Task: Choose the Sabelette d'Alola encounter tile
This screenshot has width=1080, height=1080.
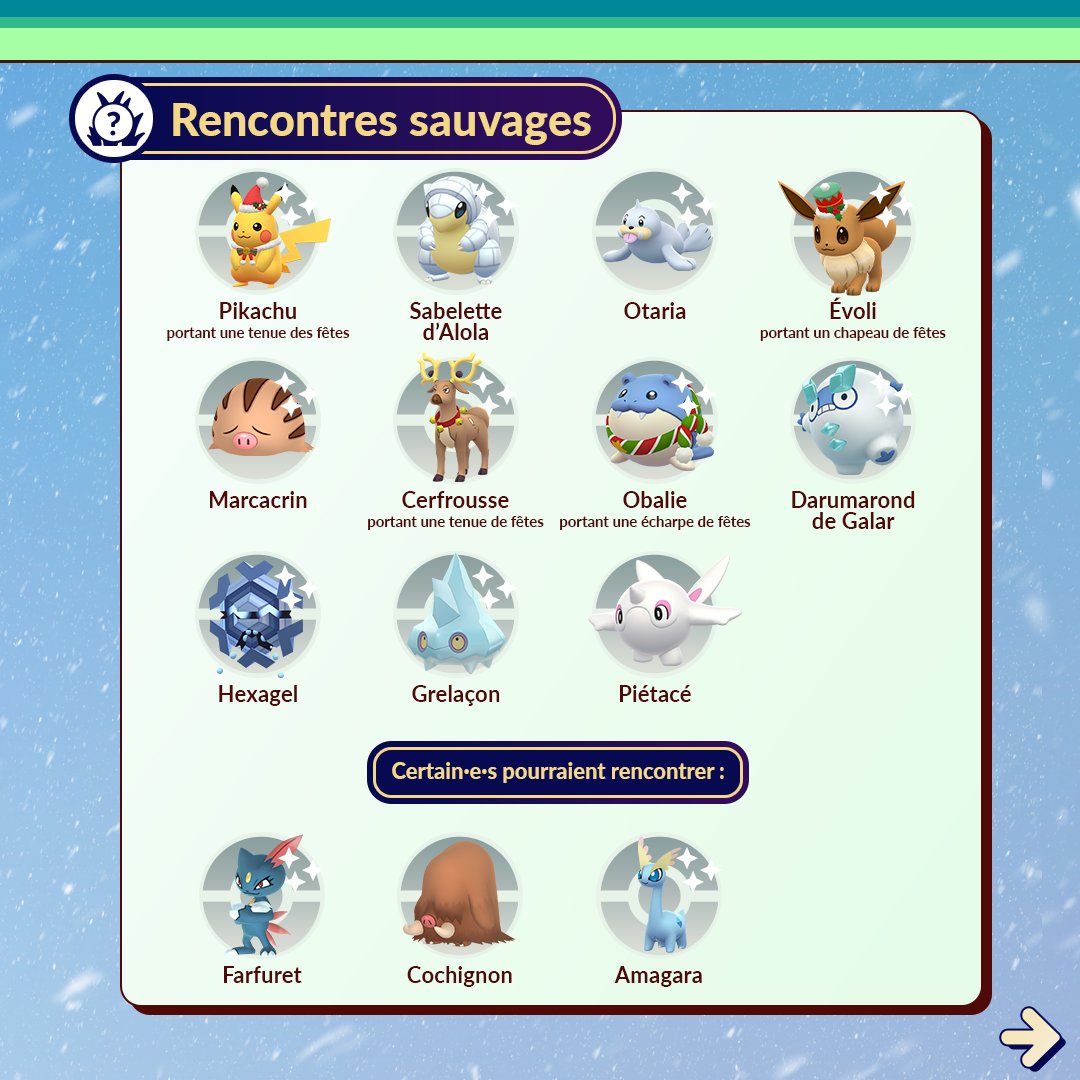Action: click(x=456, y=233)
